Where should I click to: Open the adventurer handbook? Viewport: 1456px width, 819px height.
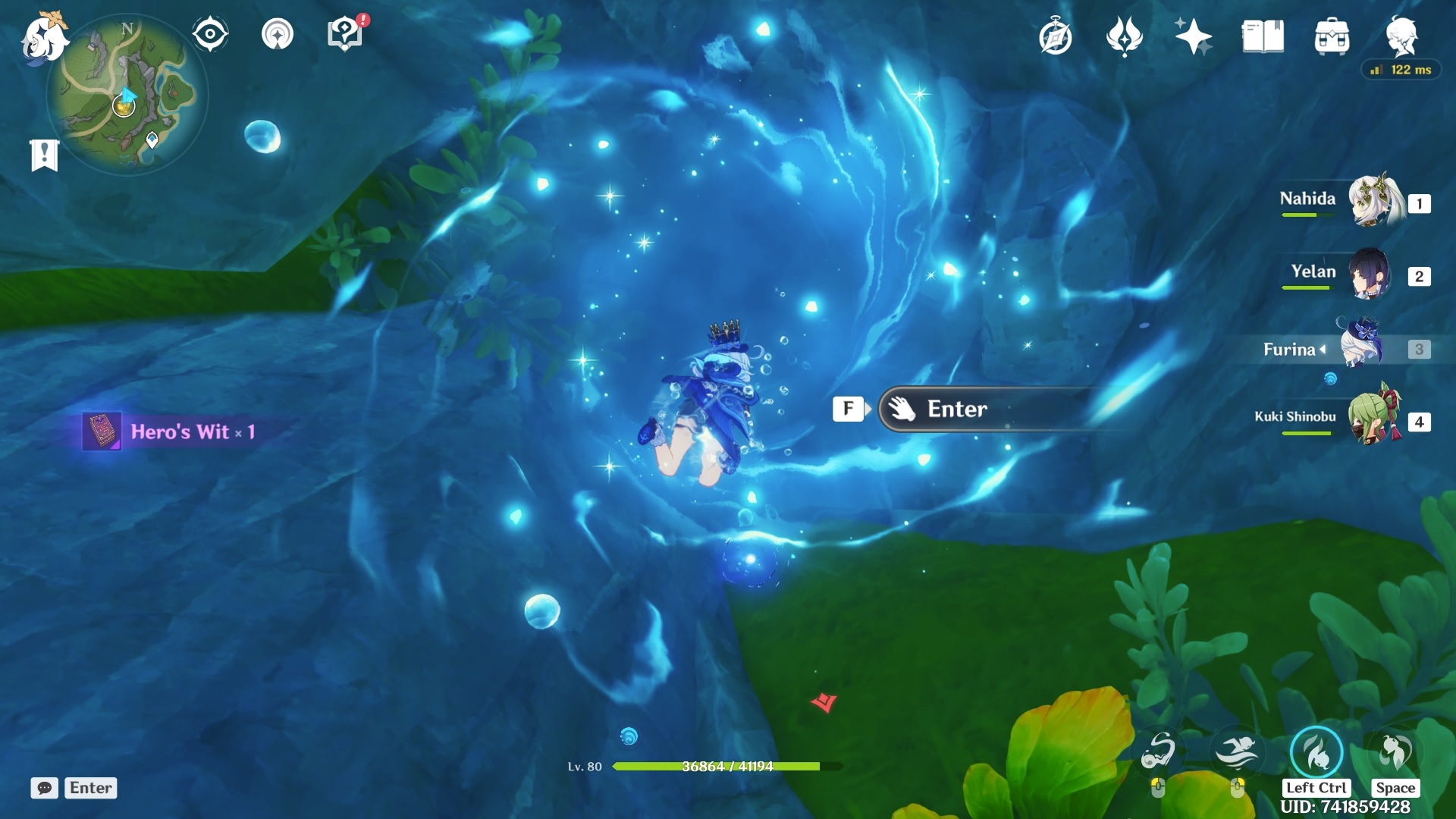point(1263,36)
